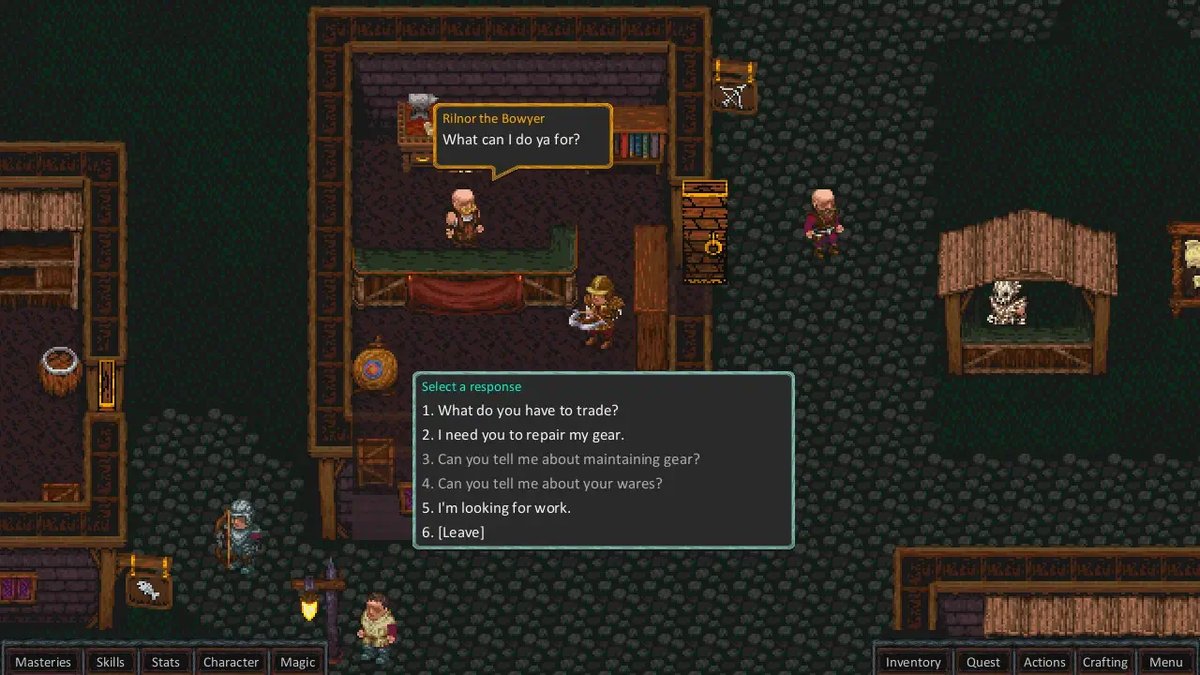Choose the repair my gear response
This screenshot has height=675, width=1200.
click(x=531, y=435)
